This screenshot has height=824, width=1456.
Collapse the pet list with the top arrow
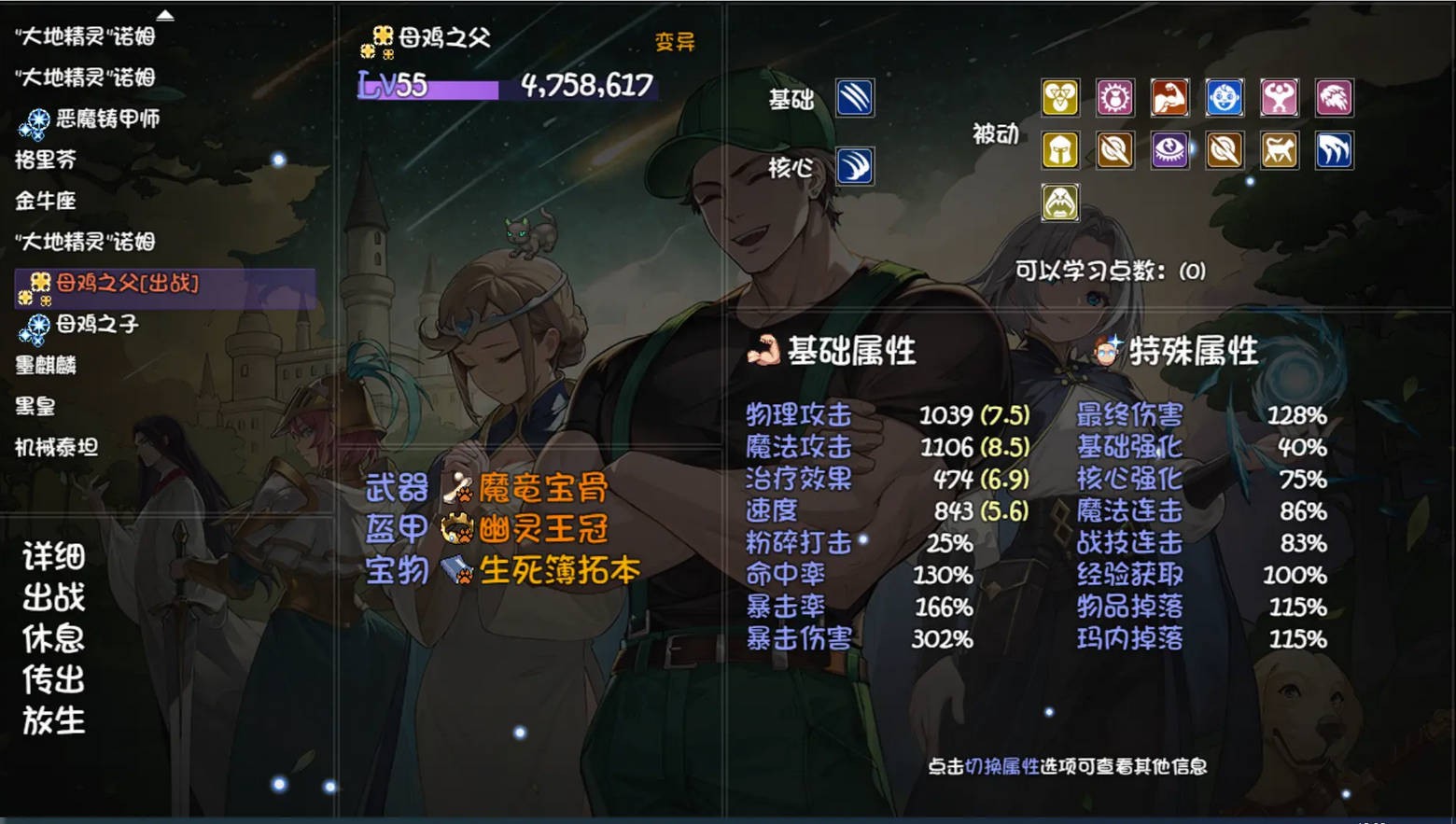[x=164, y=13]
